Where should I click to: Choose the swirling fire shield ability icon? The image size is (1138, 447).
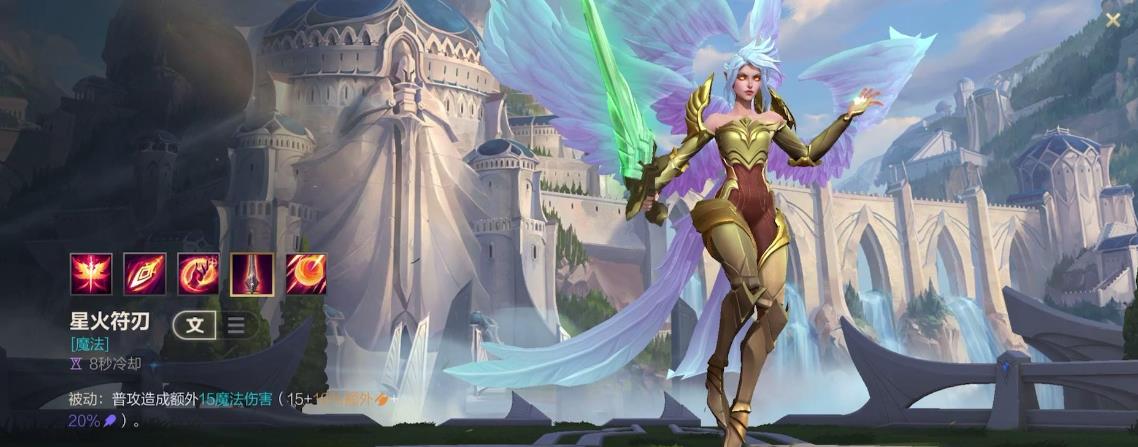tap(198, 273)
